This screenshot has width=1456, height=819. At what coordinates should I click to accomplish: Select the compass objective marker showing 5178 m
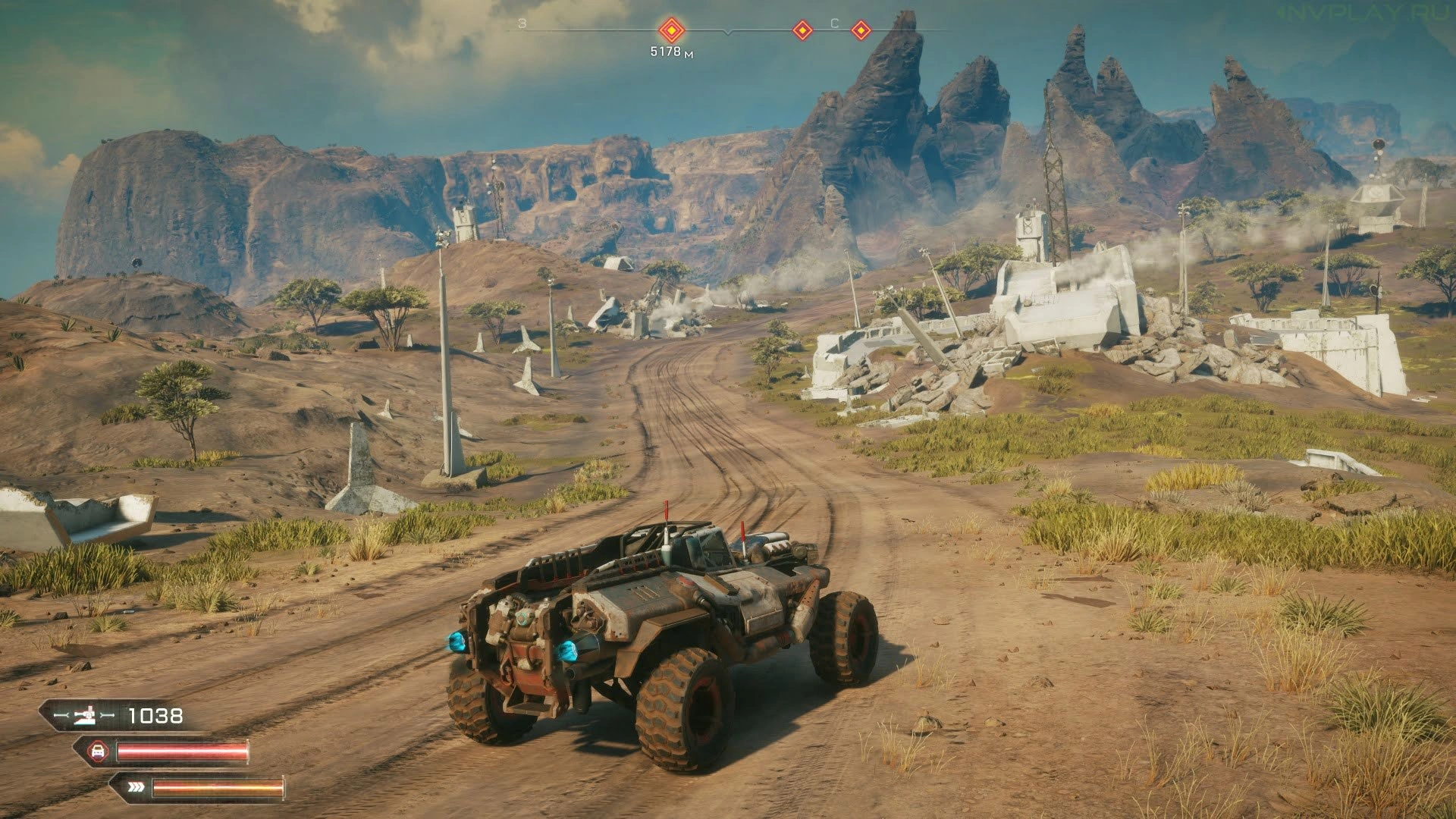671,30
